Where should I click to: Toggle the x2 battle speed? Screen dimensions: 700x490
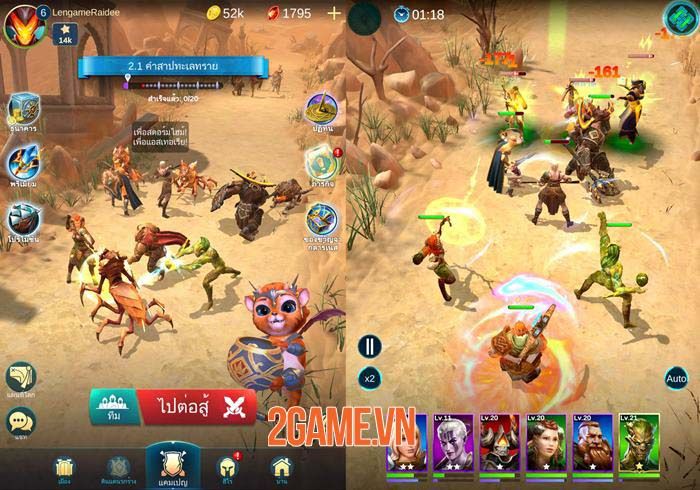click(370, 379)
